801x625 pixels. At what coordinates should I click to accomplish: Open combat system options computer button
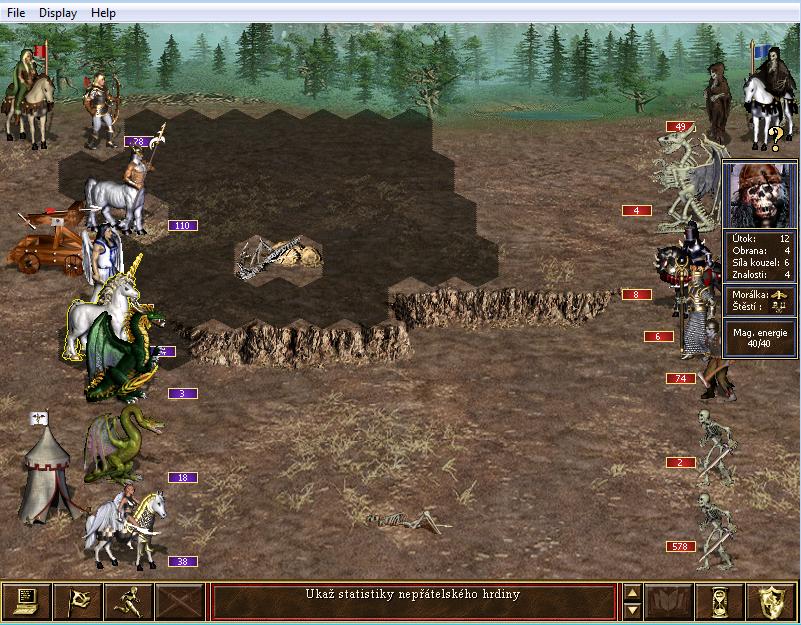[x=27, y=602]
